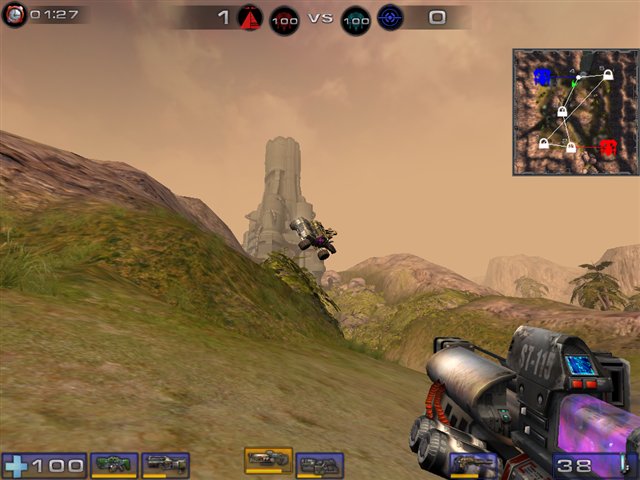Select the gold-highlighted active weapon slot
Image resolution: width=640 pixels, height=480 pixels.
[268, 459]
